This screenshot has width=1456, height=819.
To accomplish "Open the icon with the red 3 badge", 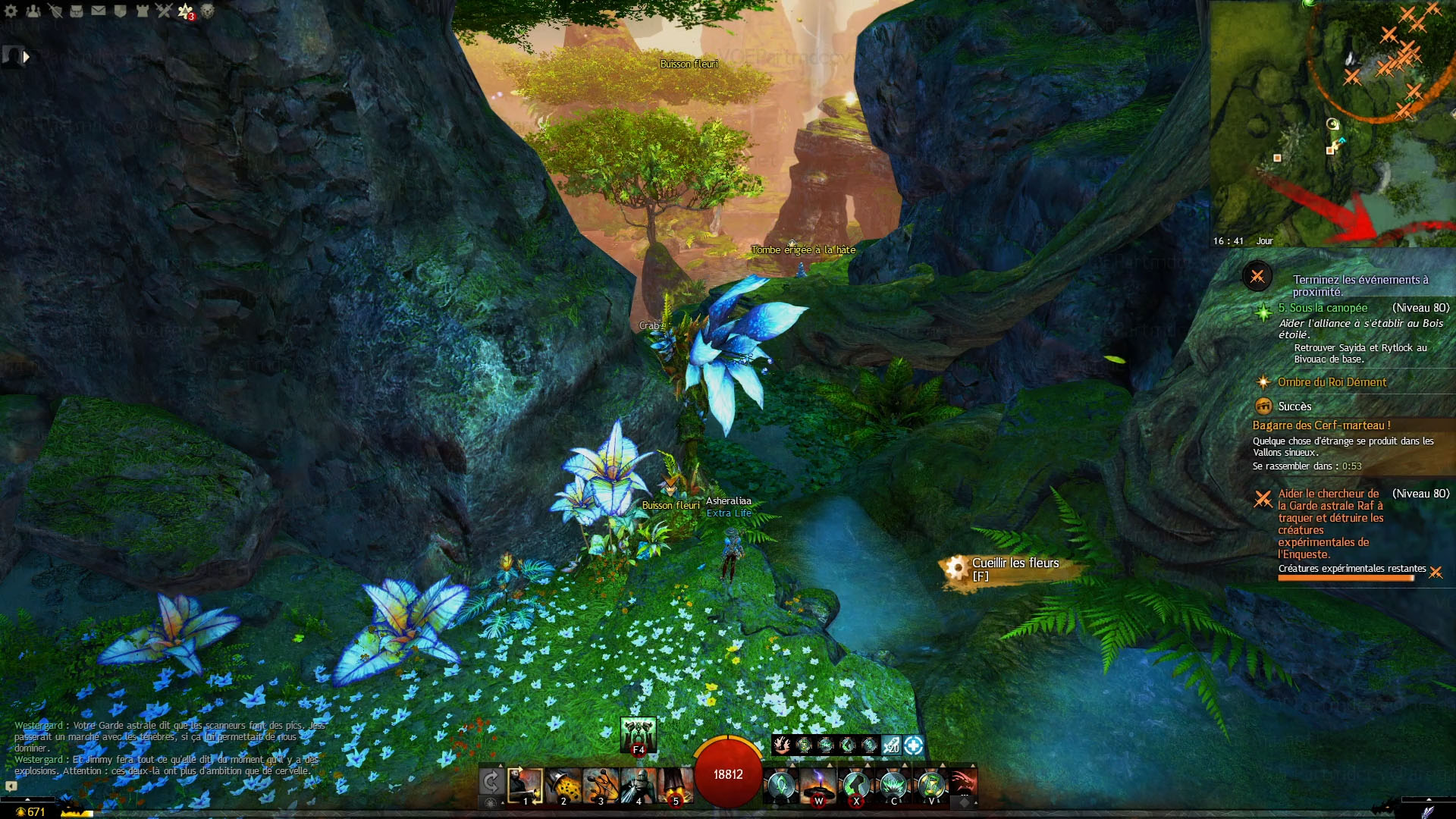I will [x=186, y=11].
